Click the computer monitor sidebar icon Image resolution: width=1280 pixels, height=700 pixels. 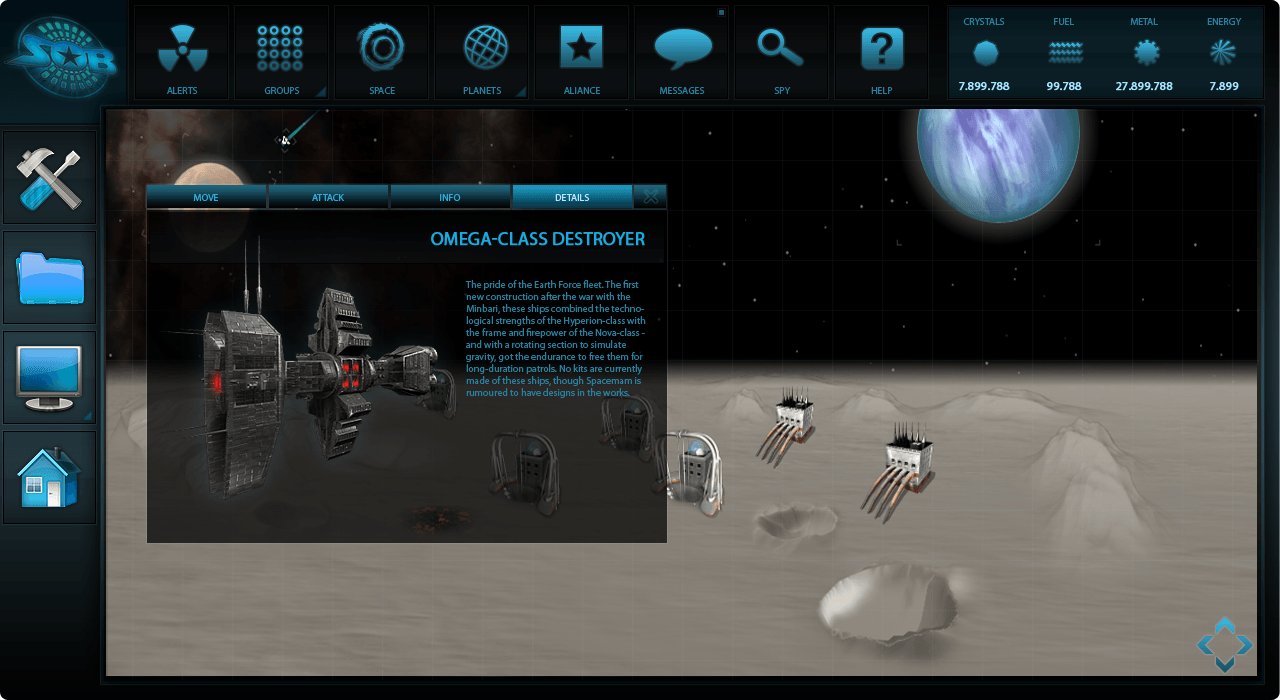[x=50, y=378]
